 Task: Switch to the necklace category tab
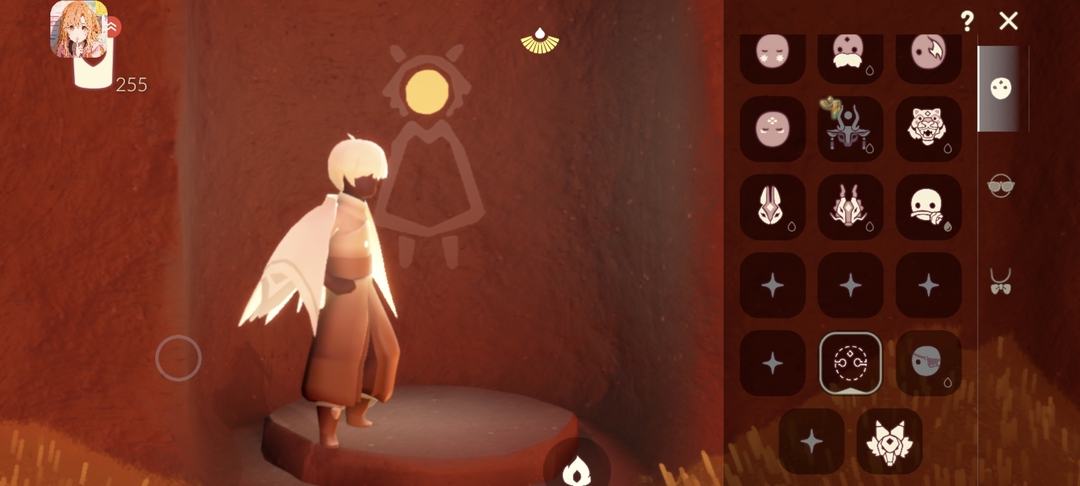pyautogui.click(x=1000, y=281)
